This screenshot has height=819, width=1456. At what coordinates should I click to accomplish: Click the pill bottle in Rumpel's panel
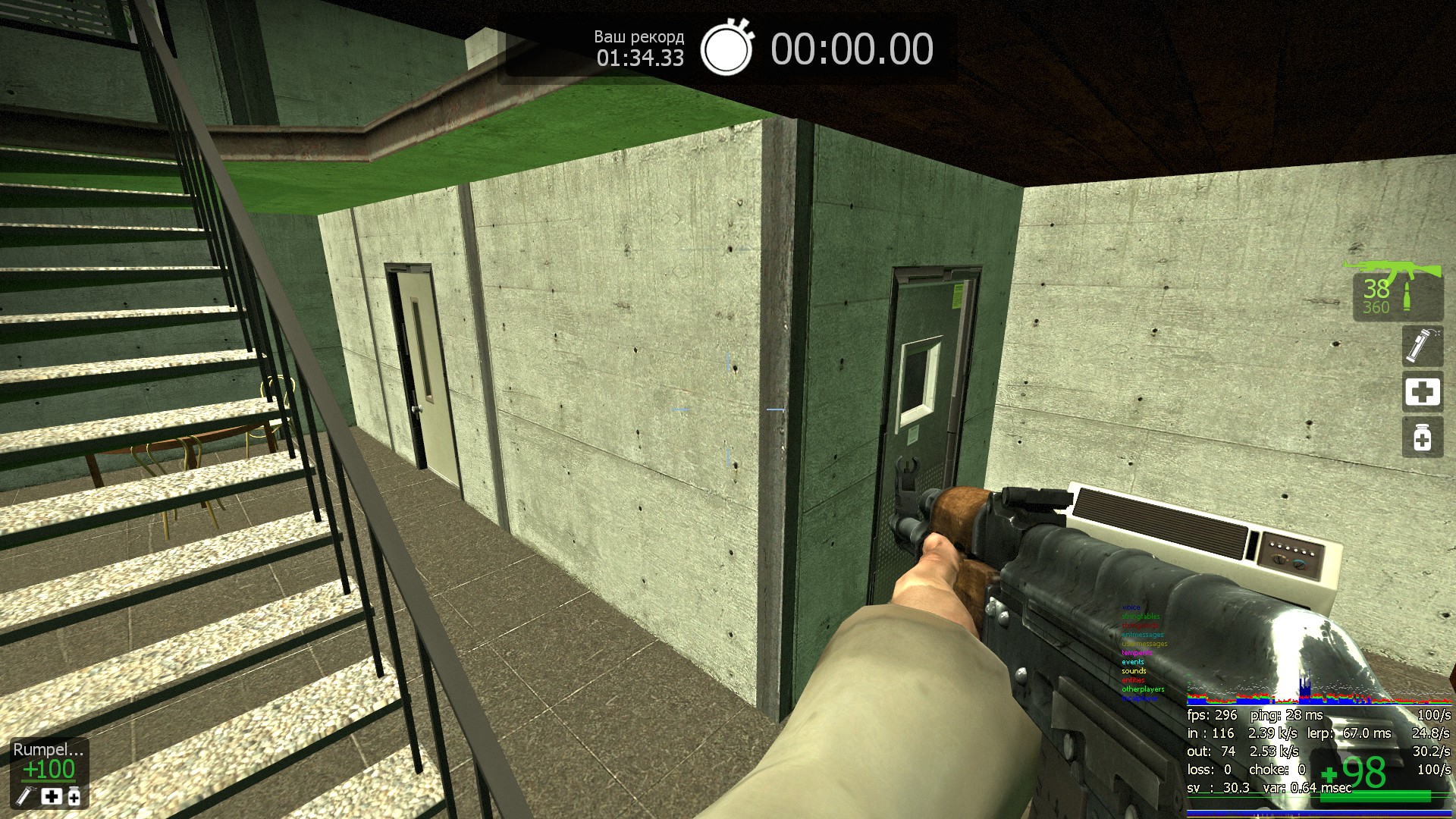pos(74,796)
